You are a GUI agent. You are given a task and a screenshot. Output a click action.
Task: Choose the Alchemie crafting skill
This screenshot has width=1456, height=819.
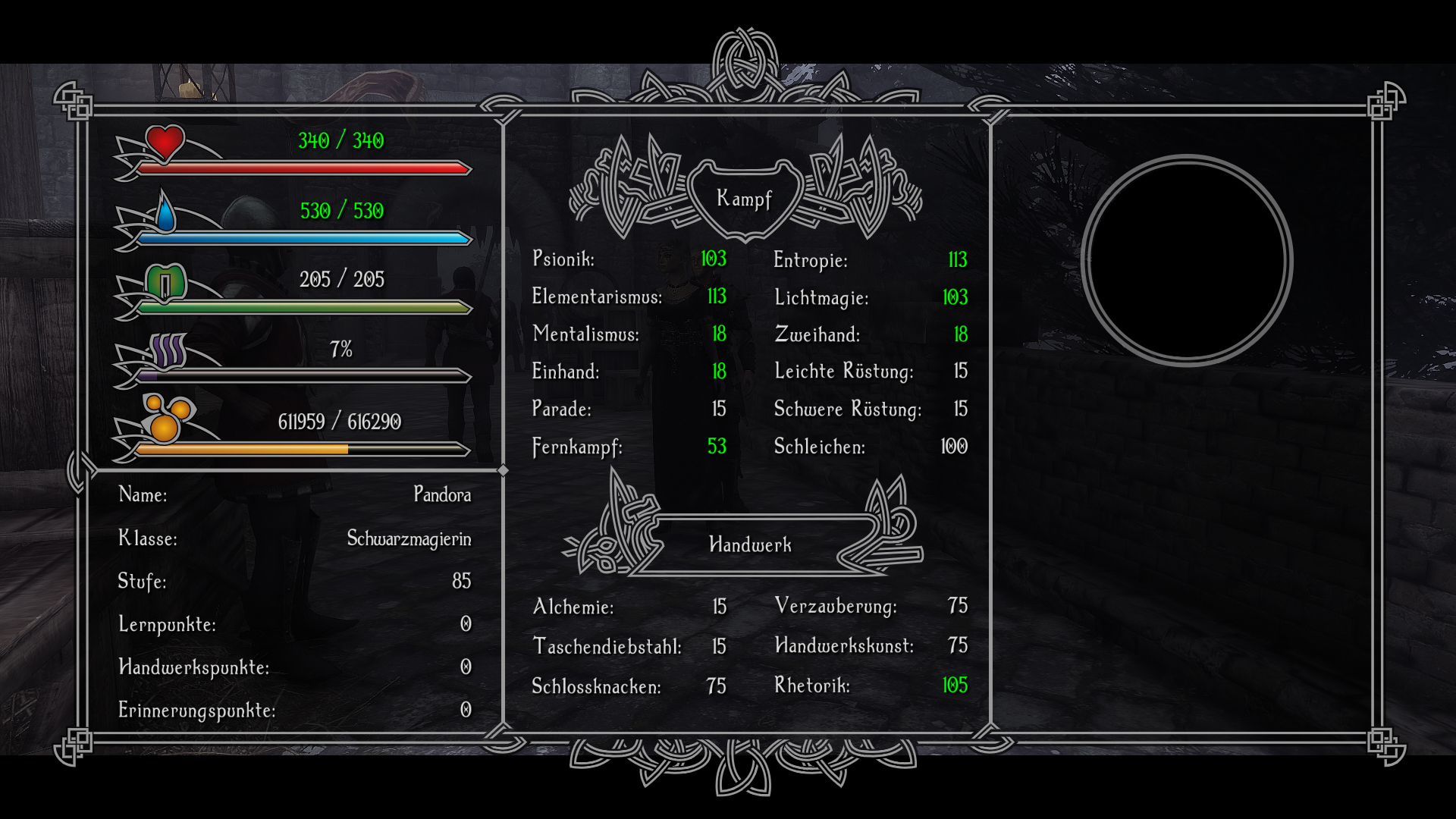(x=573, y=607)
